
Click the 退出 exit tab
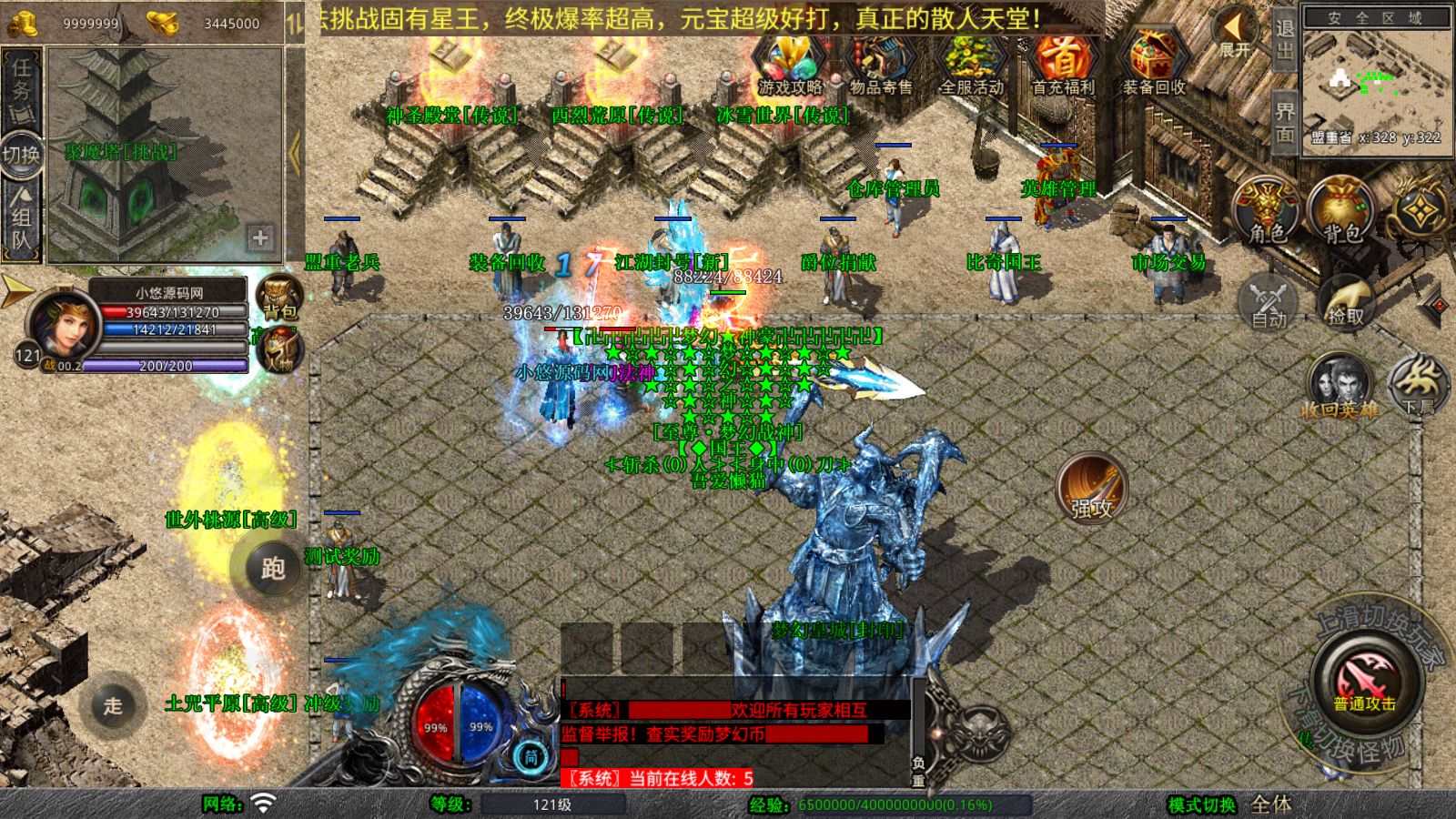[x=1284, y=38]
